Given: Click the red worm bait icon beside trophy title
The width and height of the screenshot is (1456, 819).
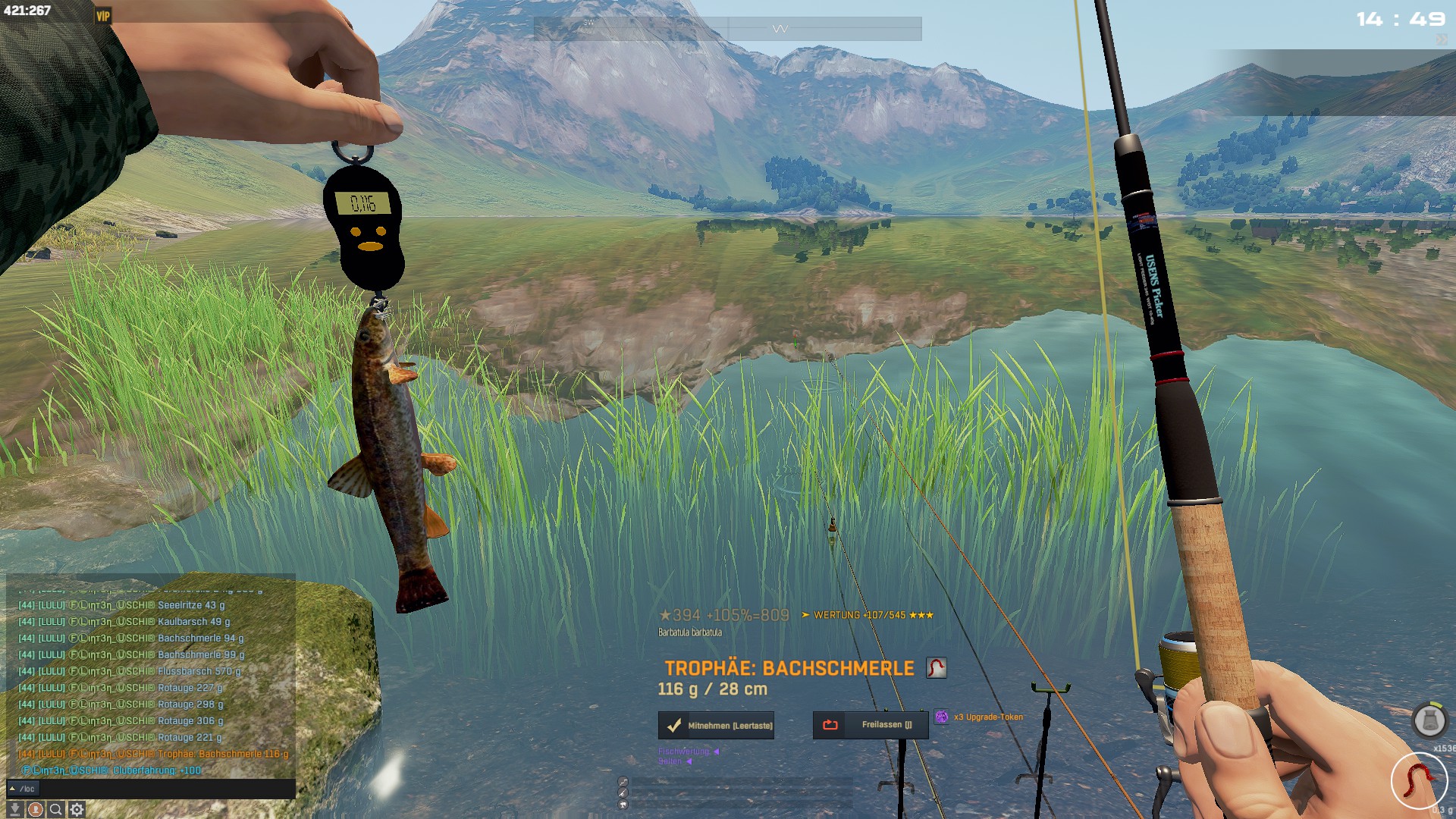Looking at the screenshot, I should pos(937,668).
